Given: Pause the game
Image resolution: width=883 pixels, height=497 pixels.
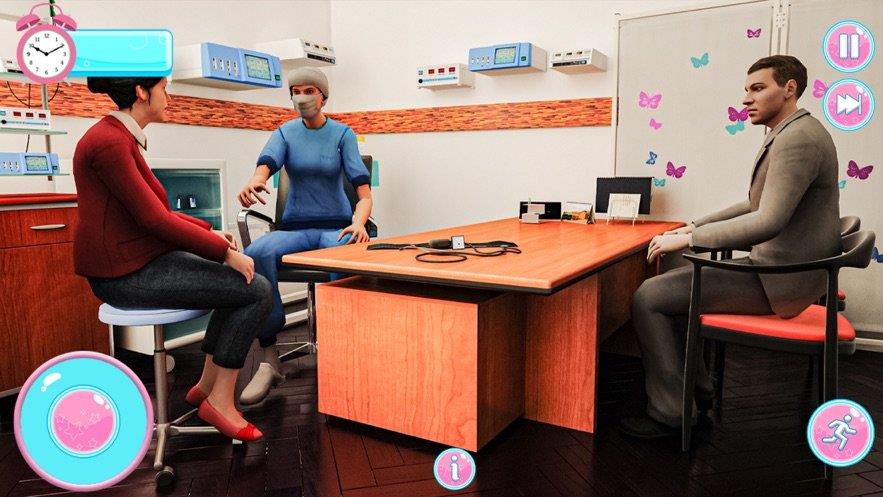Looking at the screenshot, I should [x=848, y=46].
